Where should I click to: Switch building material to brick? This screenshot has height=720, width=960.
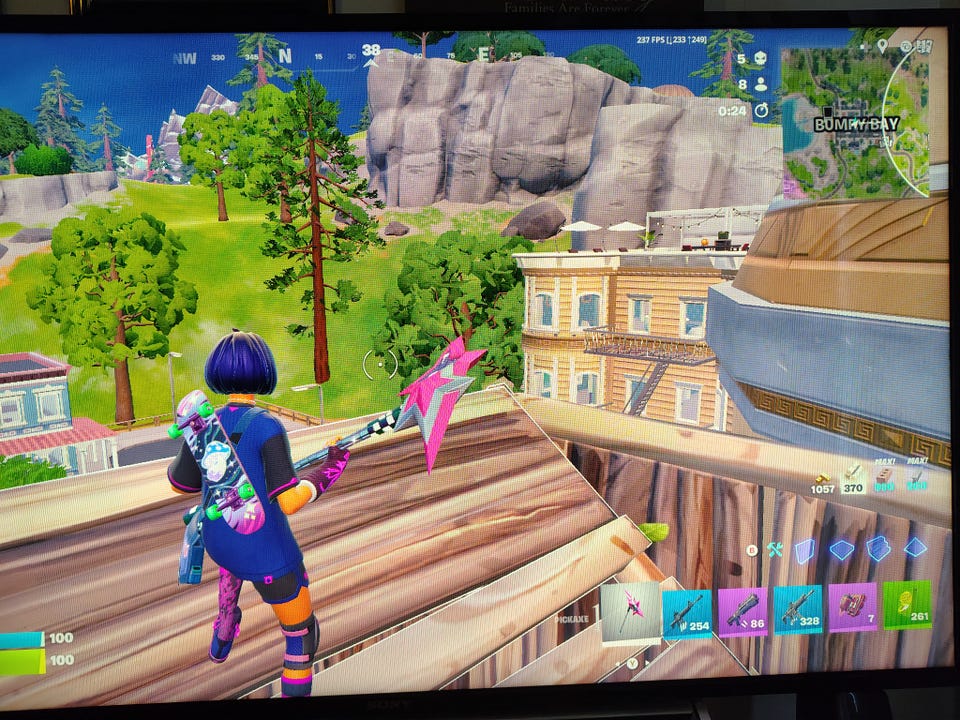click(886, 478)
